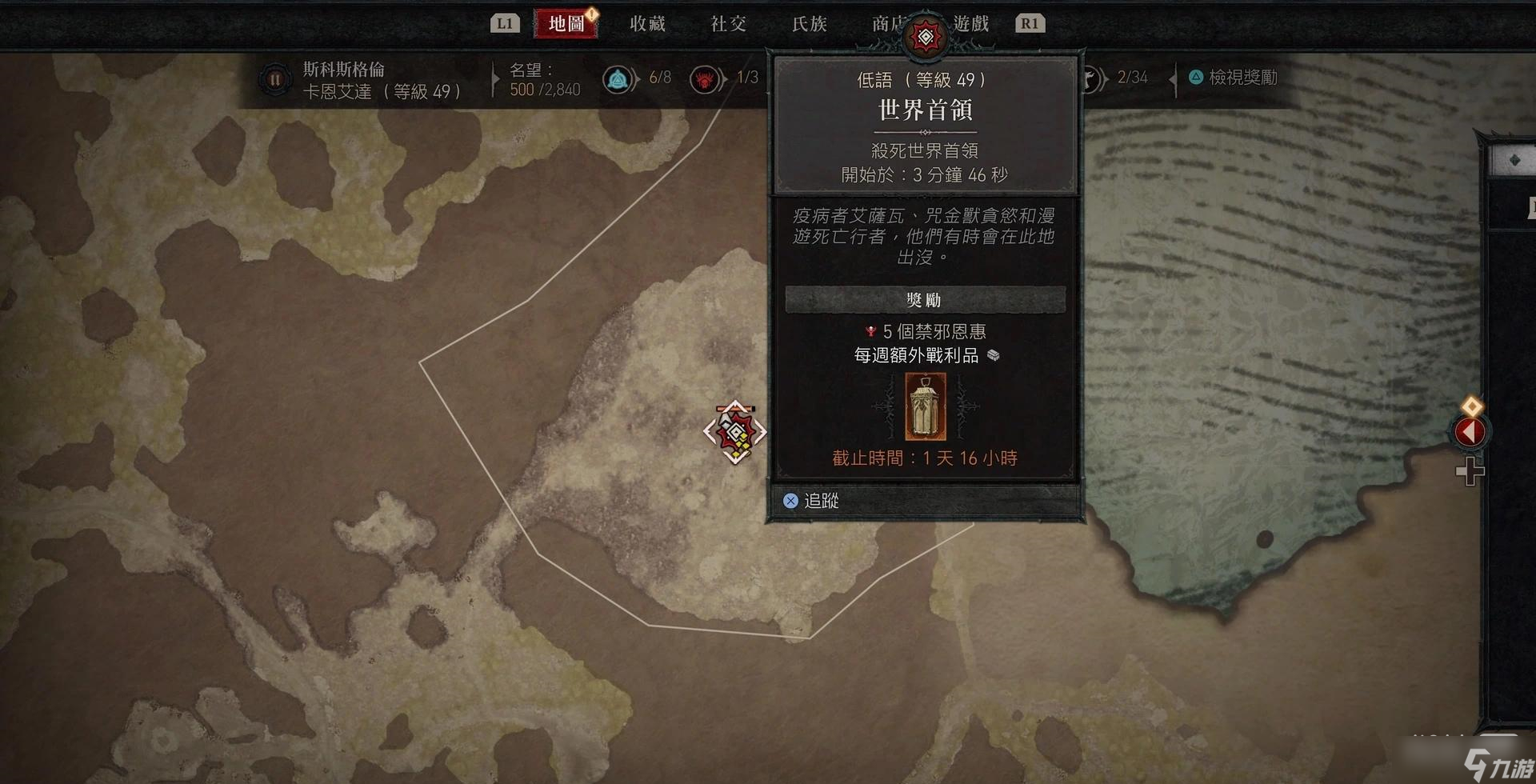The height and width of the screenshot is (784, 1536).
Task: Switch to the 收藏 collections tab
Action: (647, 24)
